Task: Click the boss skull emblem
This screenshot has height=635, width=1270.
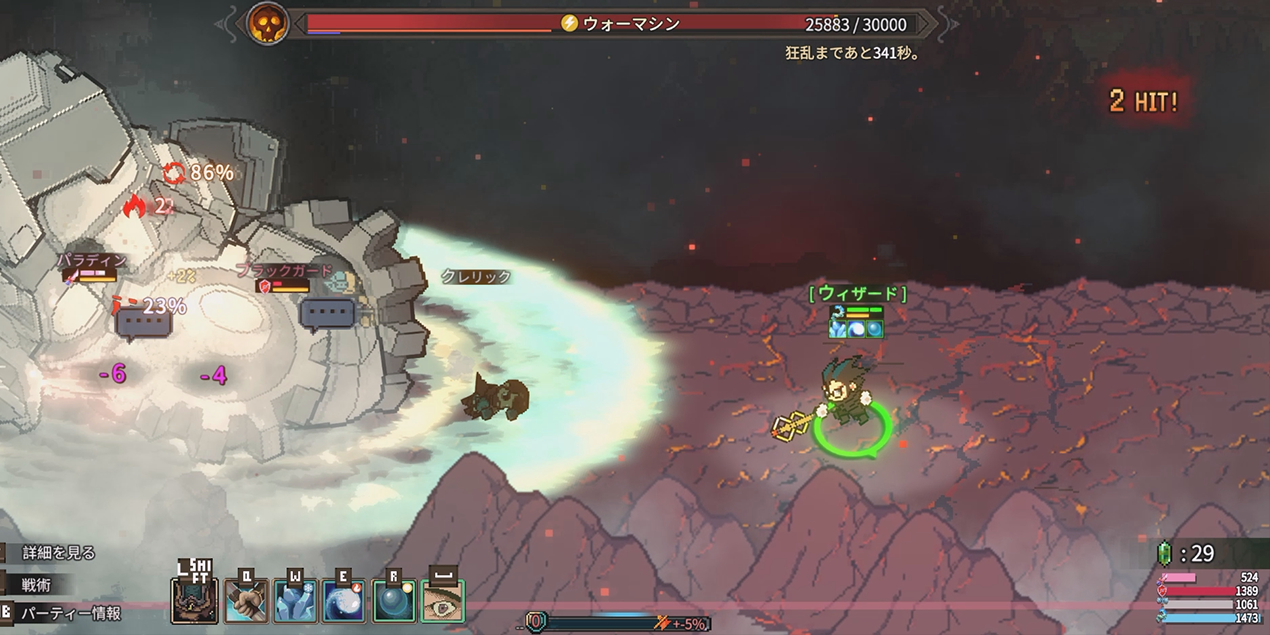Action: coord(268,23)
